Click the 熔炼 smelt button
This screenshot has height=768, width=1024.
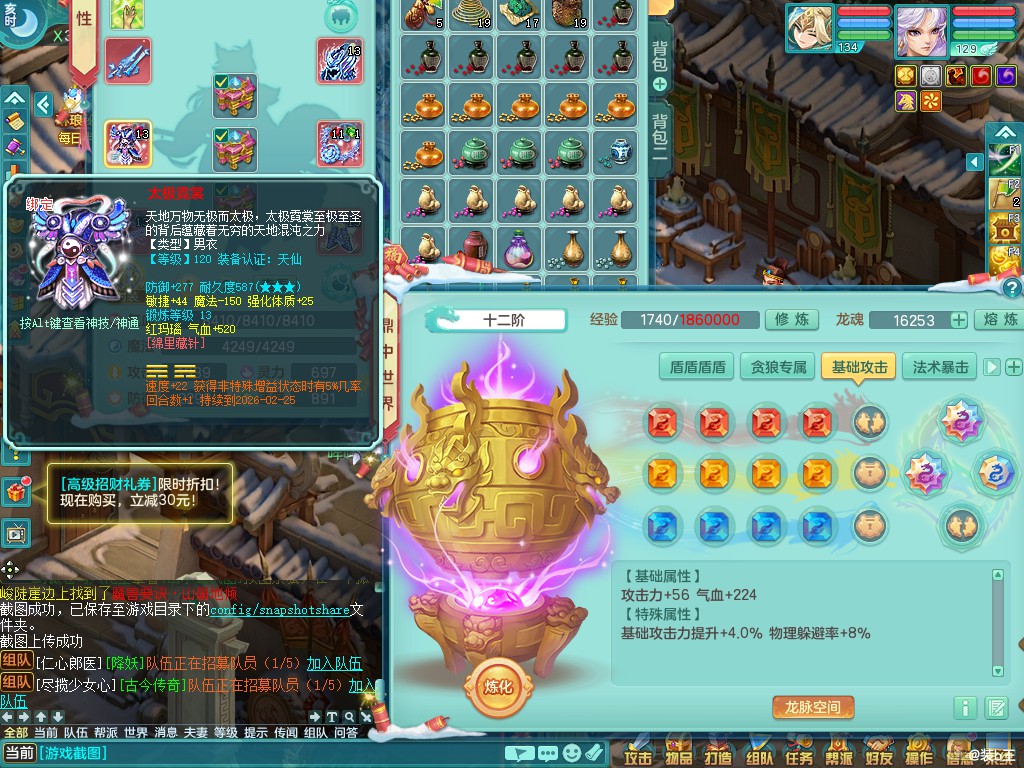(999, 320)
